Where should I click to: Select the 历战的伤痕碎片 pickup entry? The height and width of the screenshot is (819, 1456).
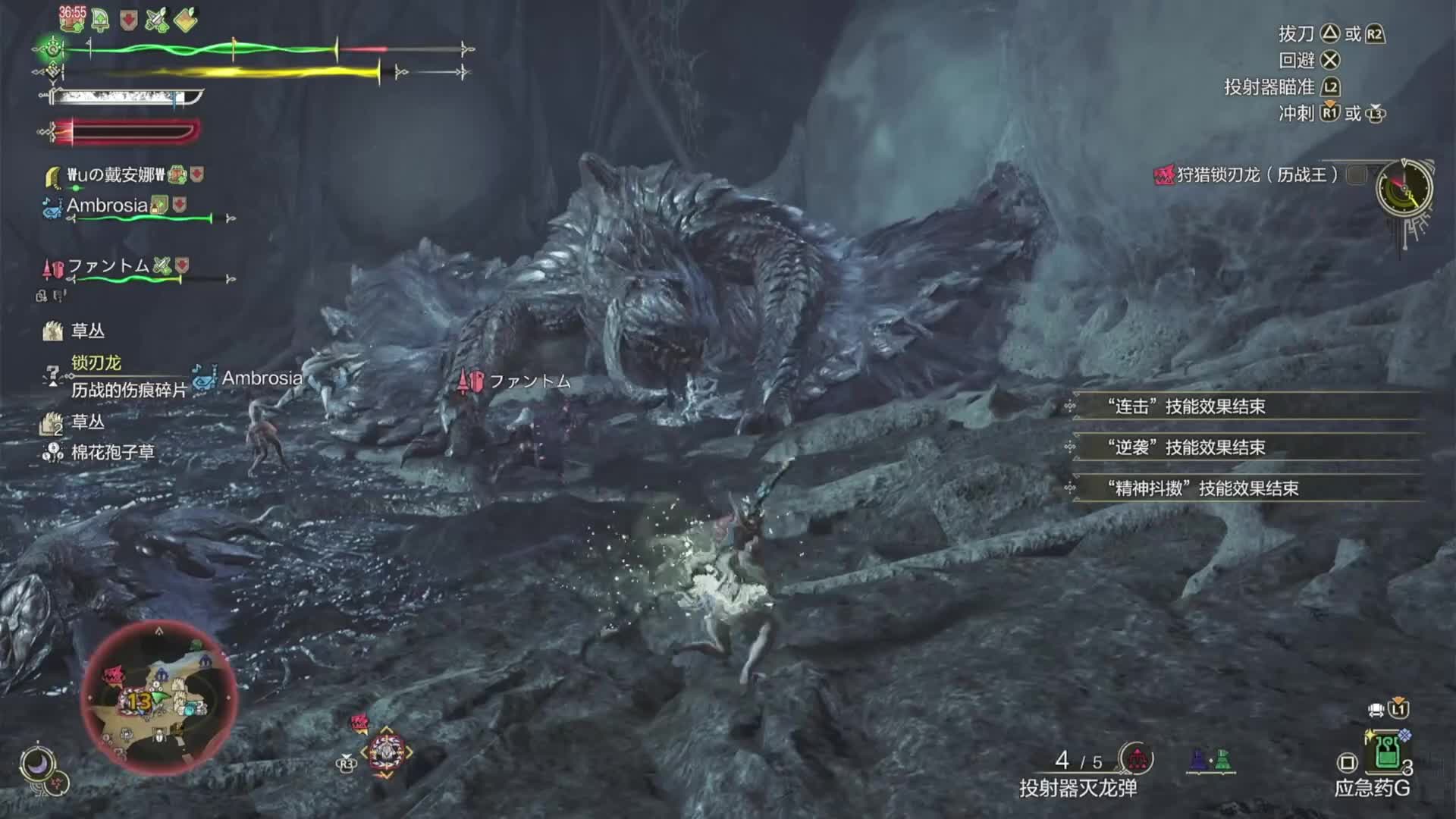click(x=128, y=390)
